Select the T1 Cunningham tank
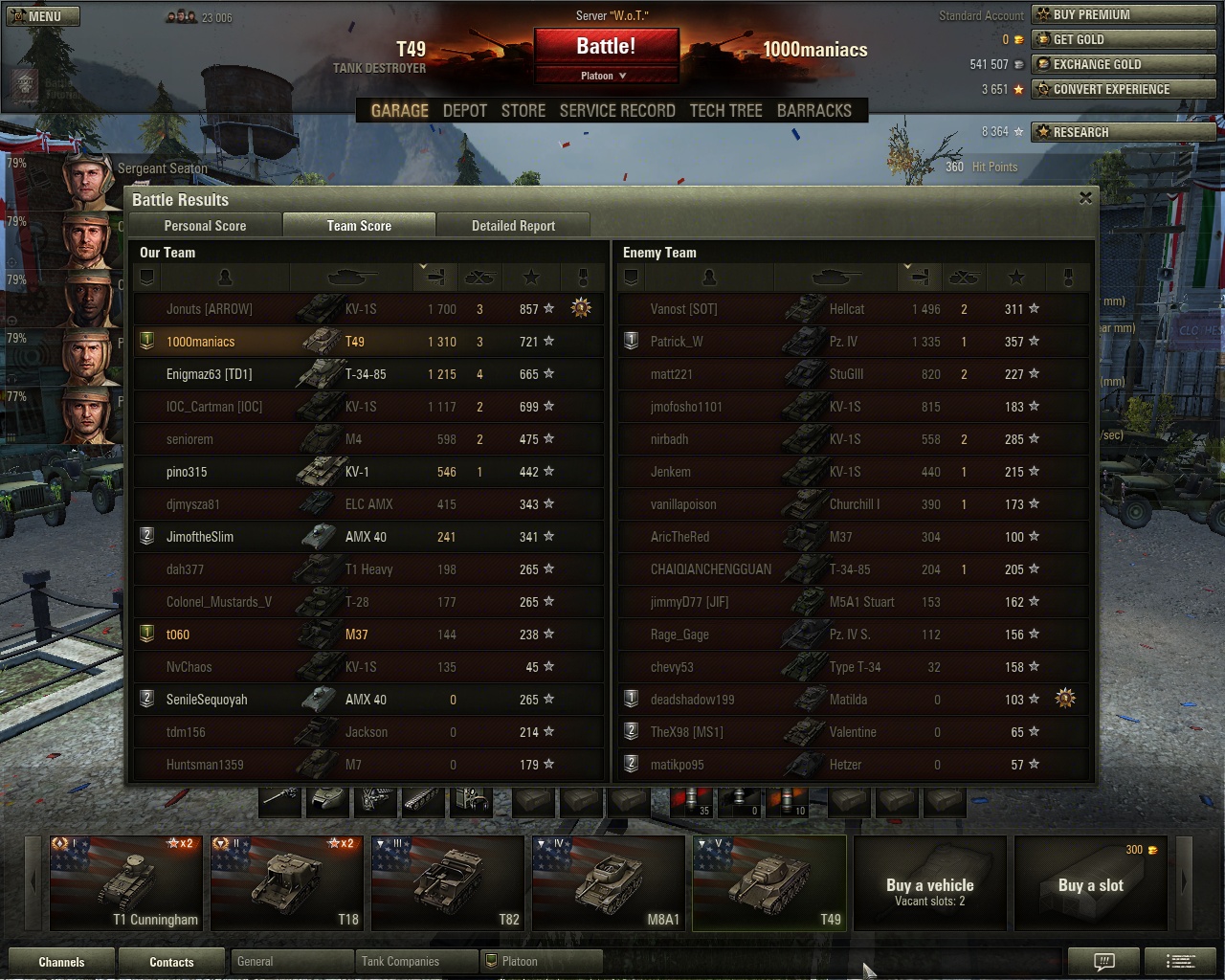Screen dimensions: 1225x980 point(126,883)
